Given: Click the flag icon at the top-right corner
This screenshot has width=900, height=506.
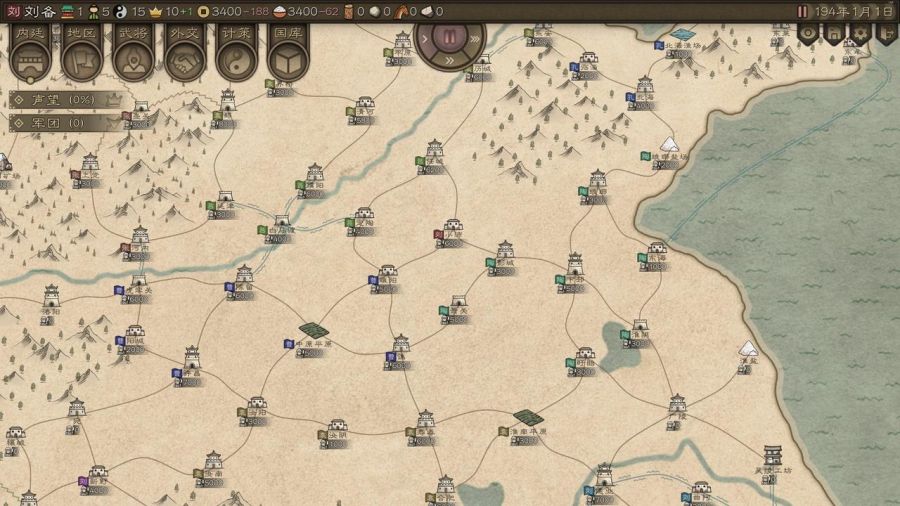Looking at the screenshot, I should tap(885, 34).
